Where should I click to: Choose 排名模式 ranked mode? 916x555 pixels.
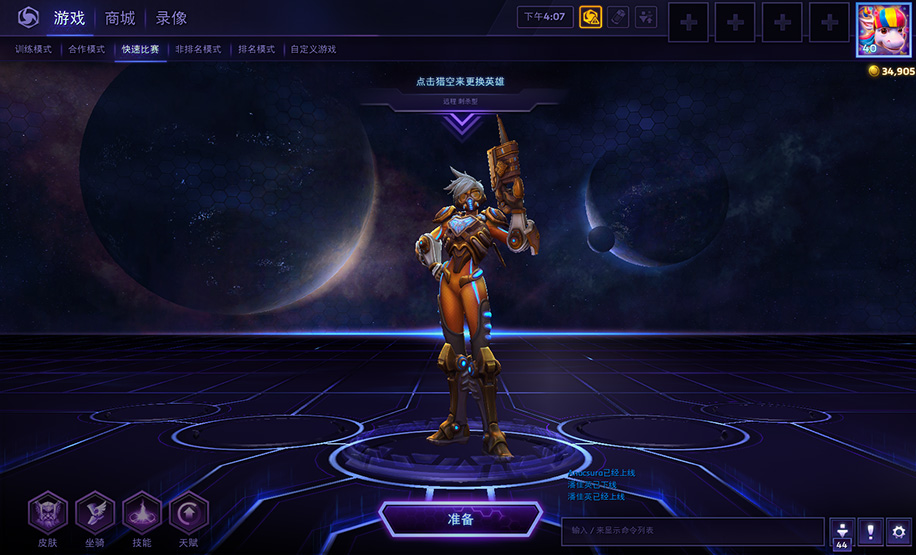[x=256, y=49]
